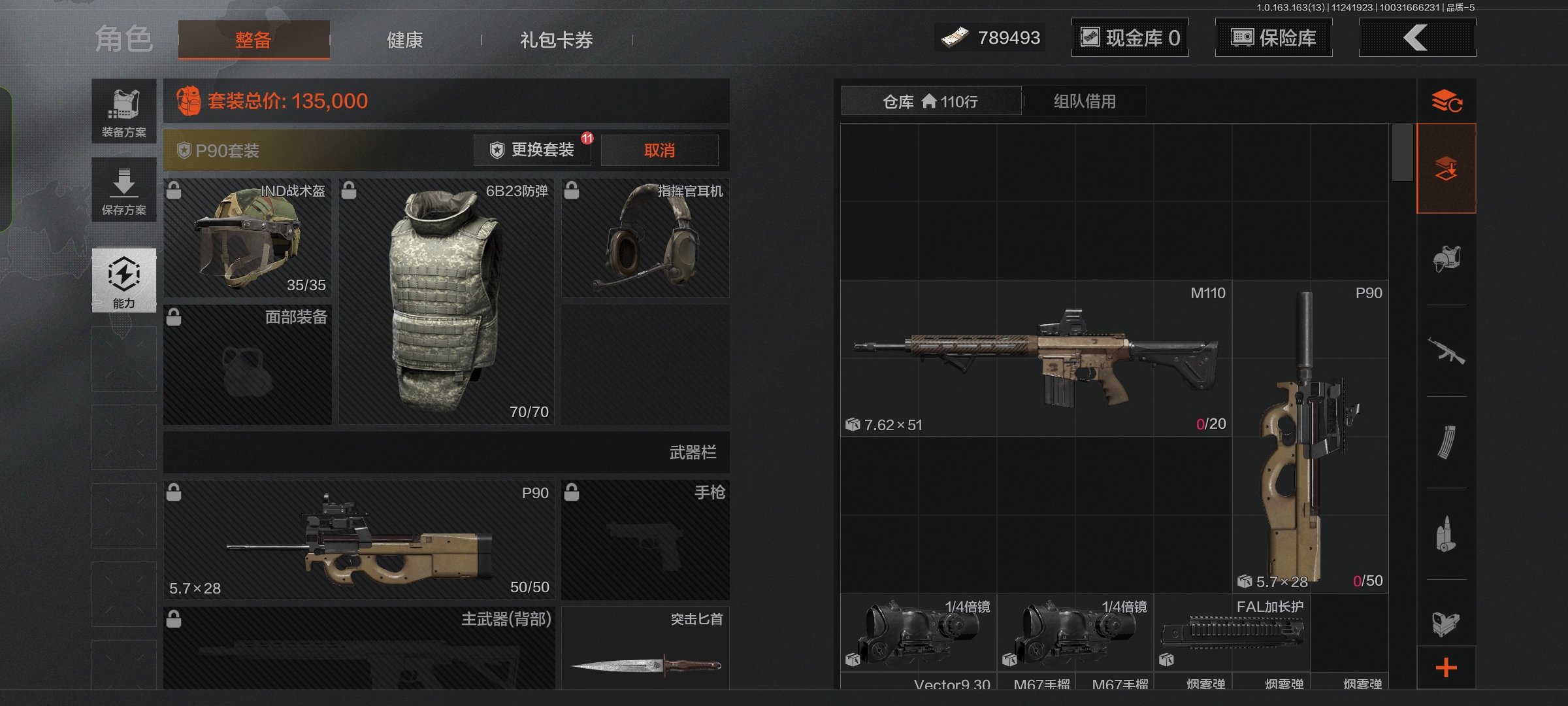This screenshot has height=706, width=1568.
Task: Open the 保险库 safe
Action: [x=1273, y=38]
